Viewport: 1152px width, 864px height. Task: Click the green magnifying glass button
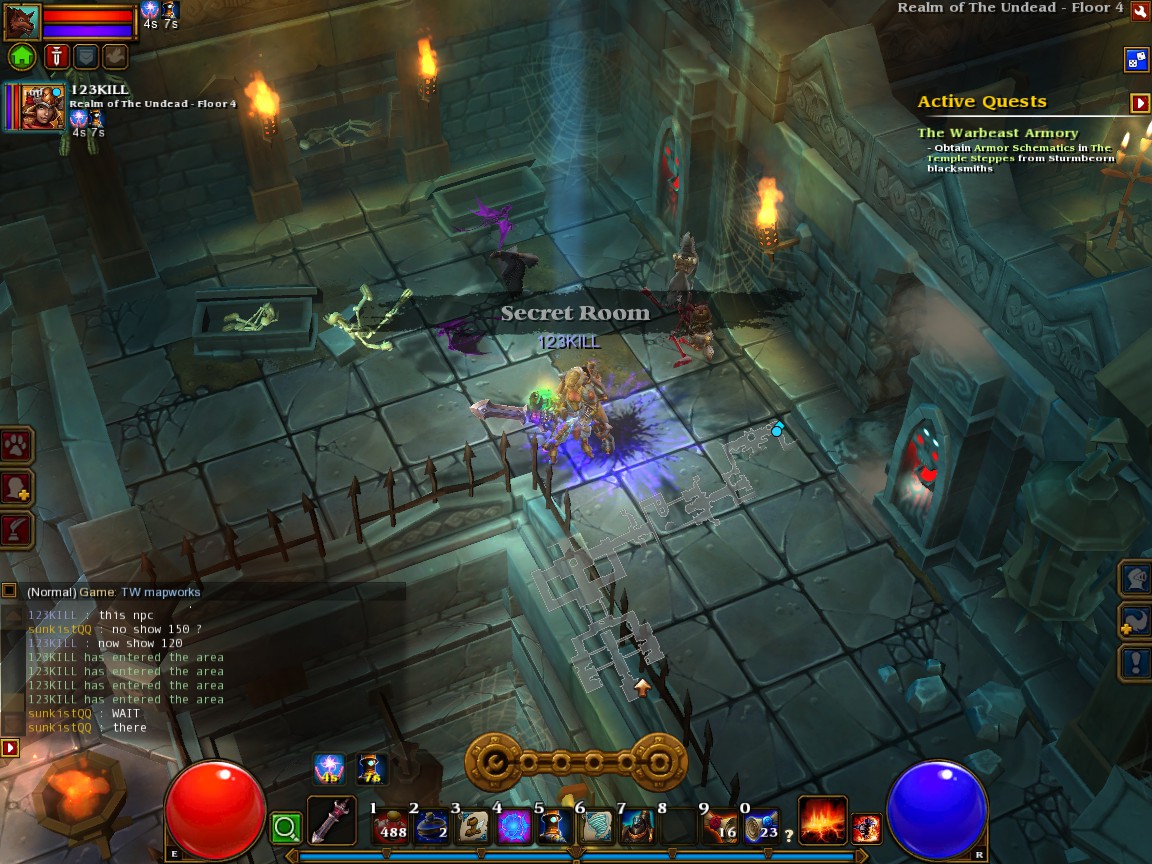pos(286,827)
